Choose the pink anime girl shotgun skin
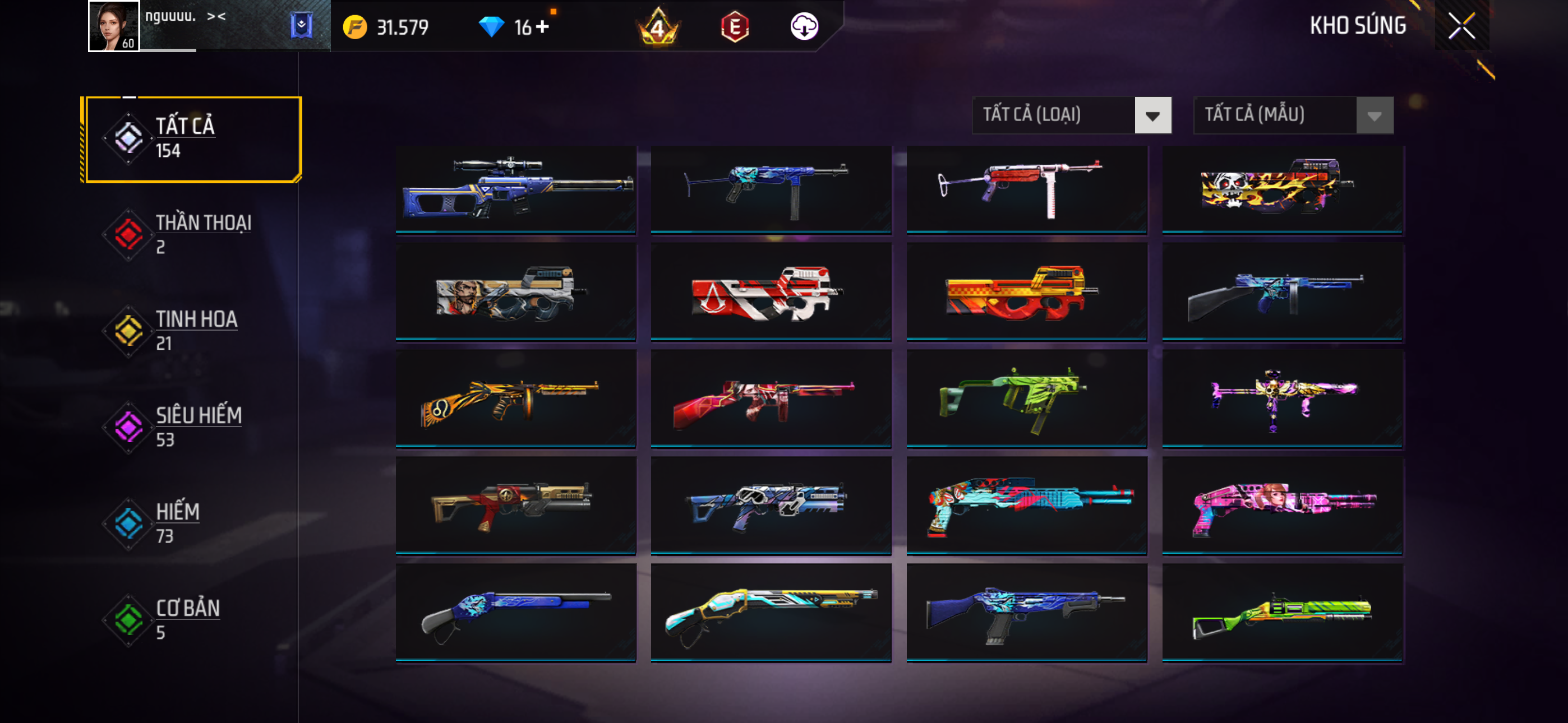Image resolution: width=1568 pixels, height=723 pixels. click(x=1282, y=505)
